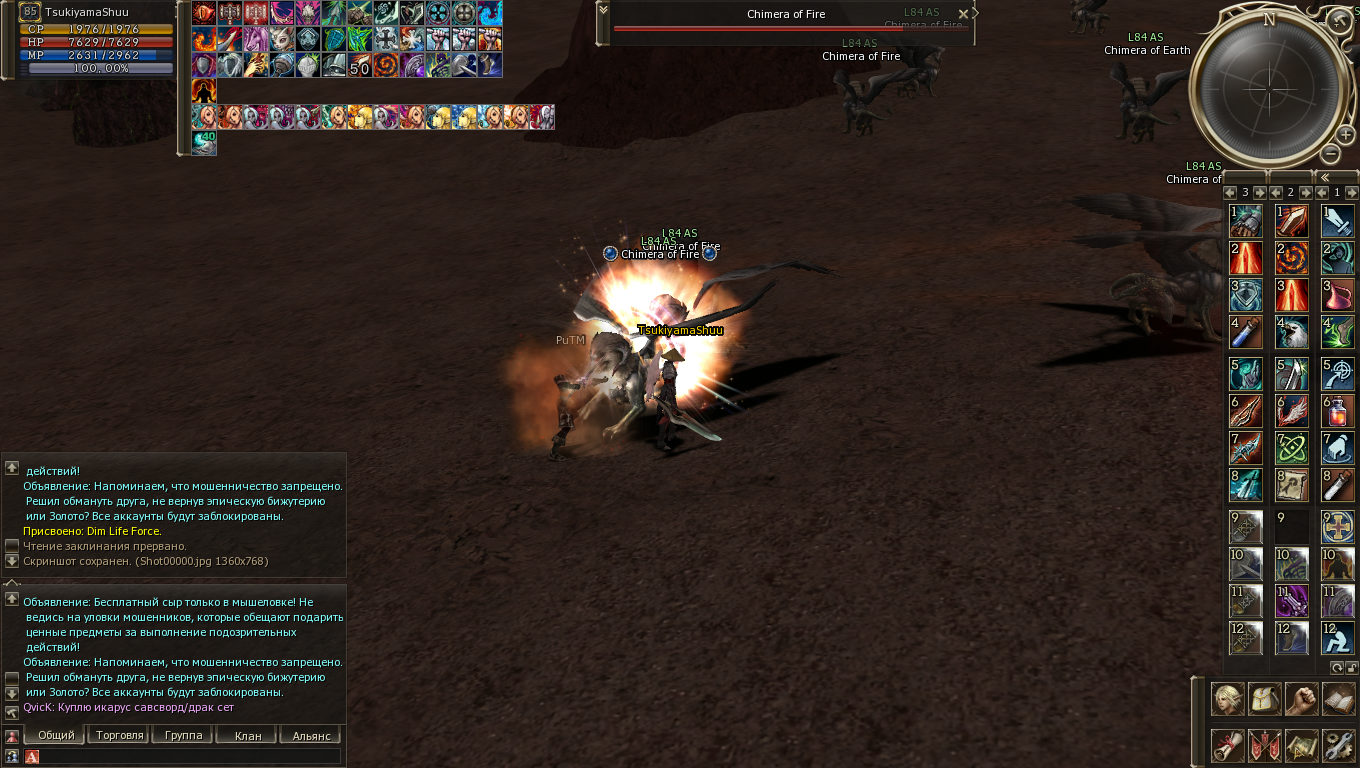Open the skills book icon
This screenshot has height=768, width=1360.
(1338, 699)
